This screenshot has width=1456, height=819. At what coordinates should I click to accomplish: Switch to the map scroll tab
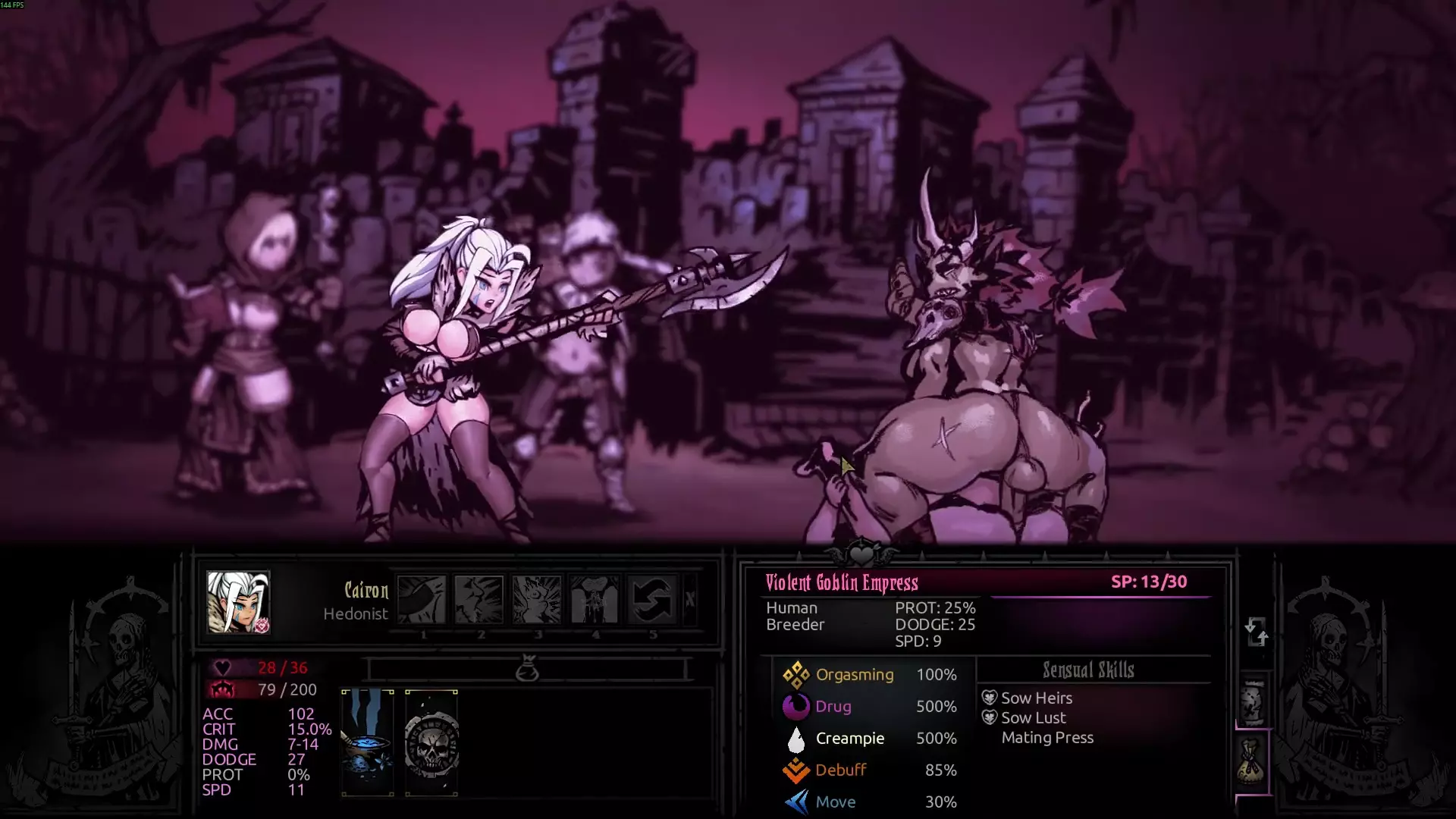click(1253, 701)
